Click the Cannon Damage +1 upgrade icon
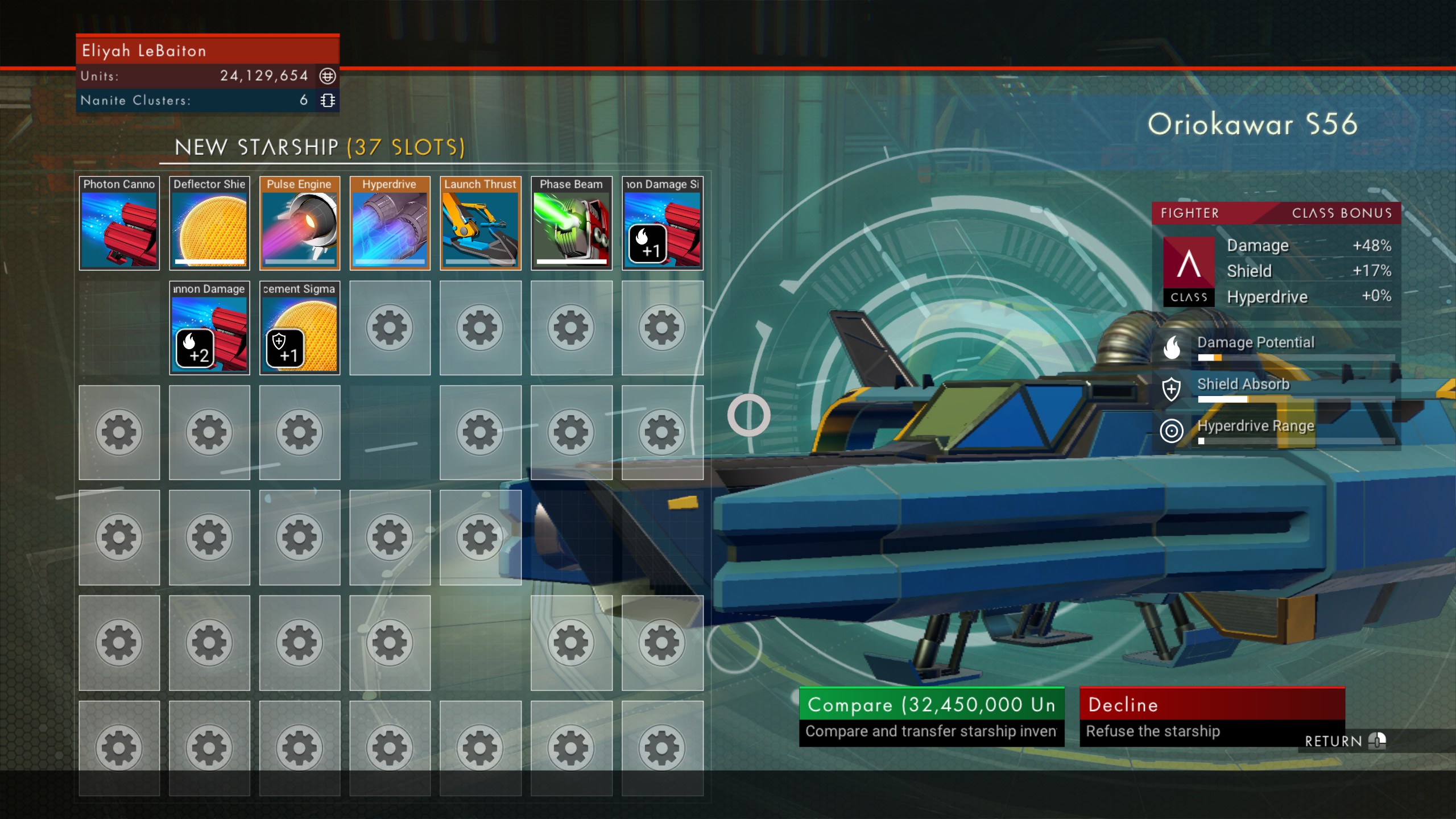This screenshot has width=1456, height=819. (x=662, y=225)
